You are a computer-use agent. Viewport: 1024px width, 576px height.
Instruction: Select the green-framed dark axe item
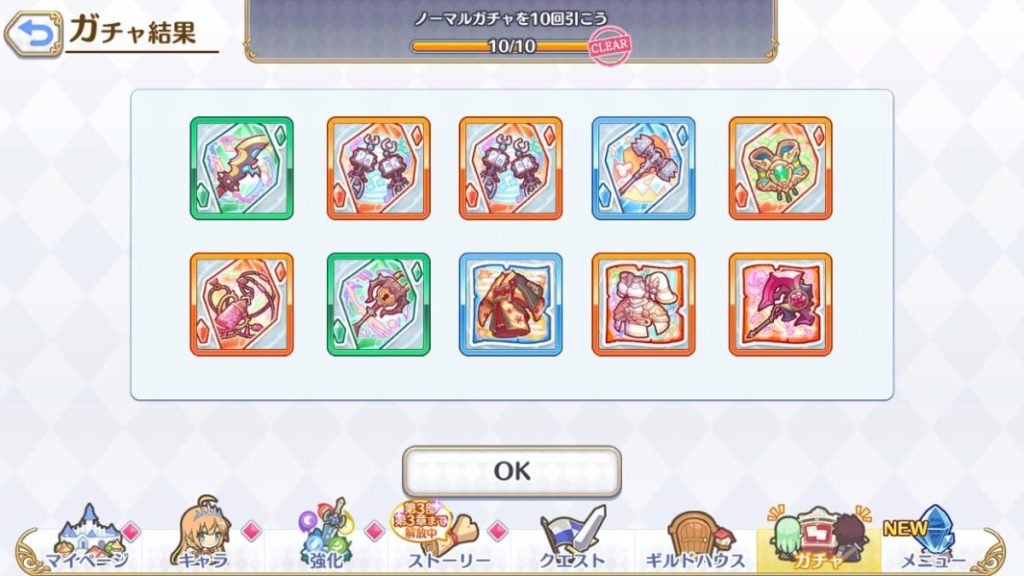(x=242, y=168)
